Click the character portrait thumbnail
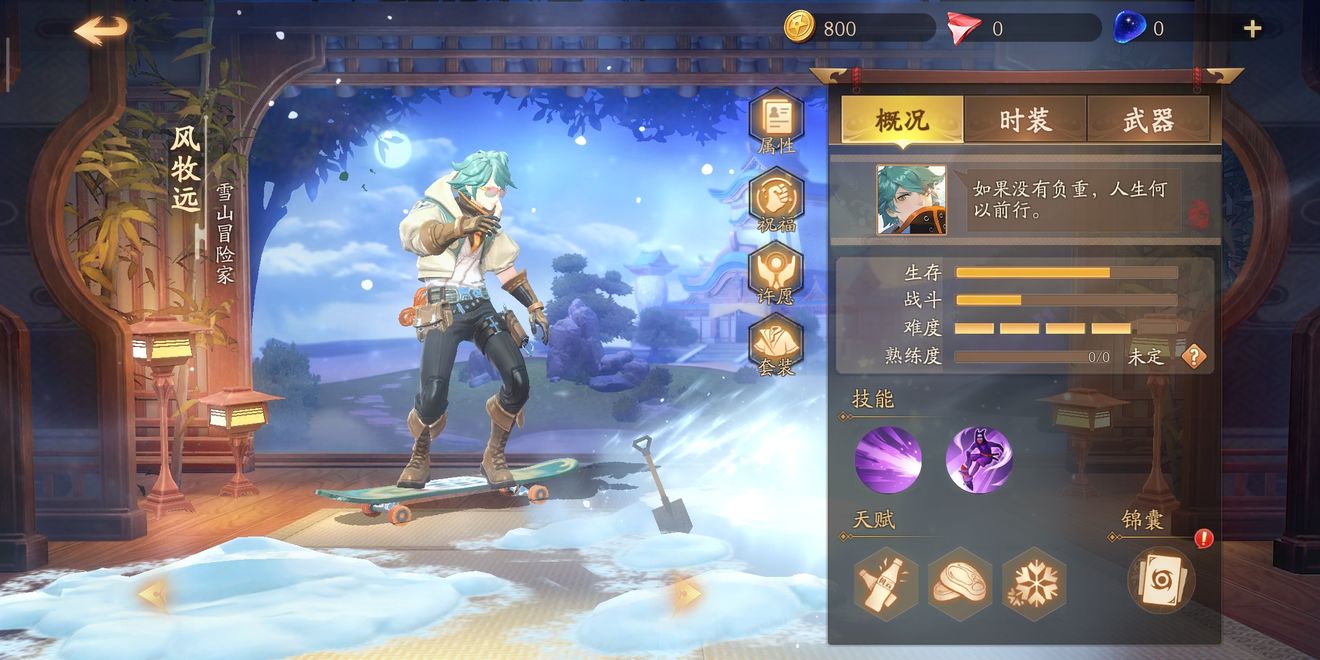This screenshot has width=1320, height=660. (911, 200)
